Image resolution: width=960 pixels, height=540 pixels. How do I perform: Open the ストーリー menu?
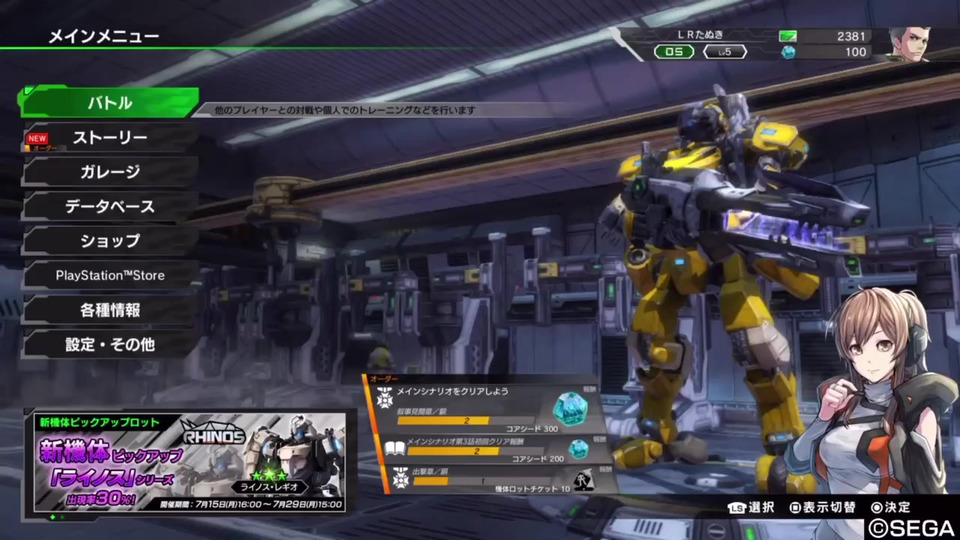pos(110,138)
